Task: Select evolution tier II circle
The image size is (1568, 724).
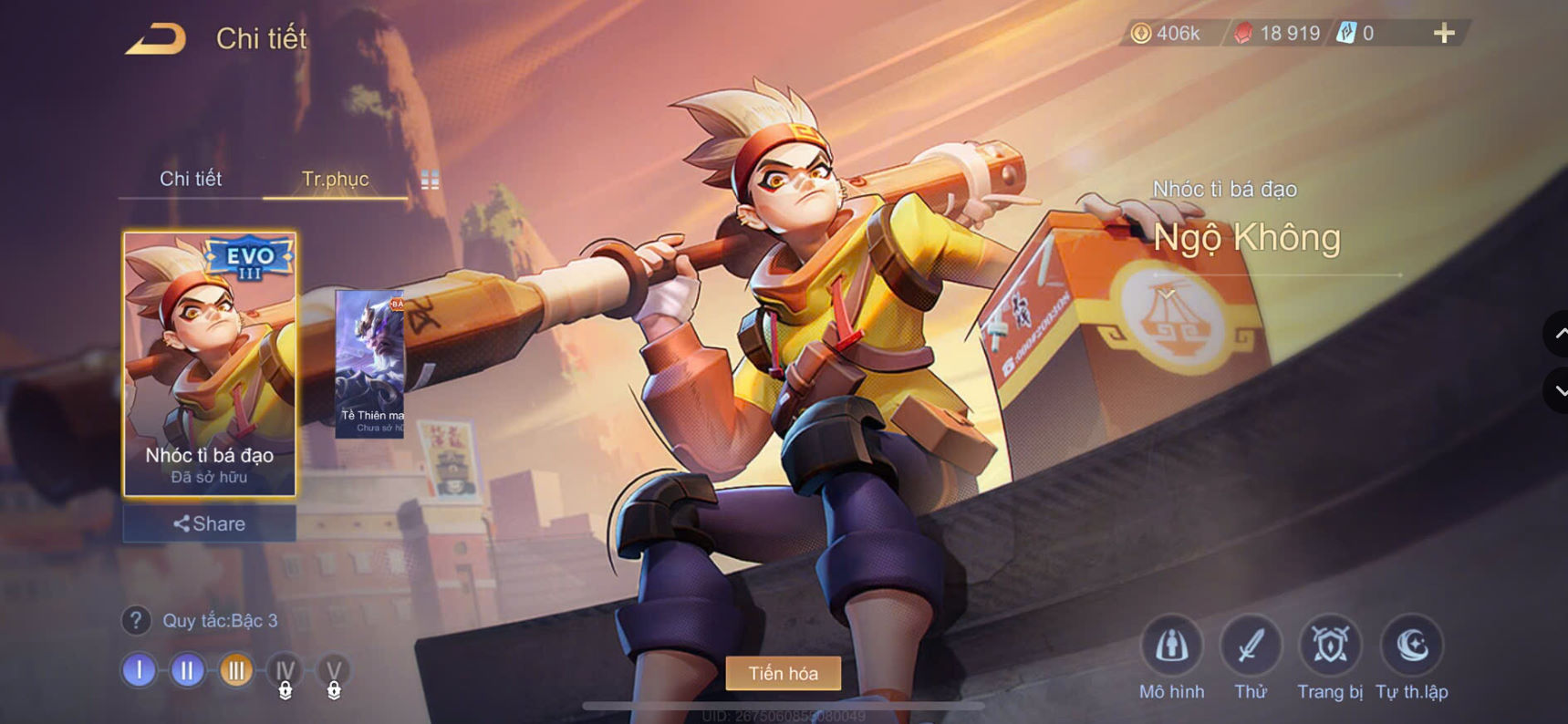Action: coord(187,670)
